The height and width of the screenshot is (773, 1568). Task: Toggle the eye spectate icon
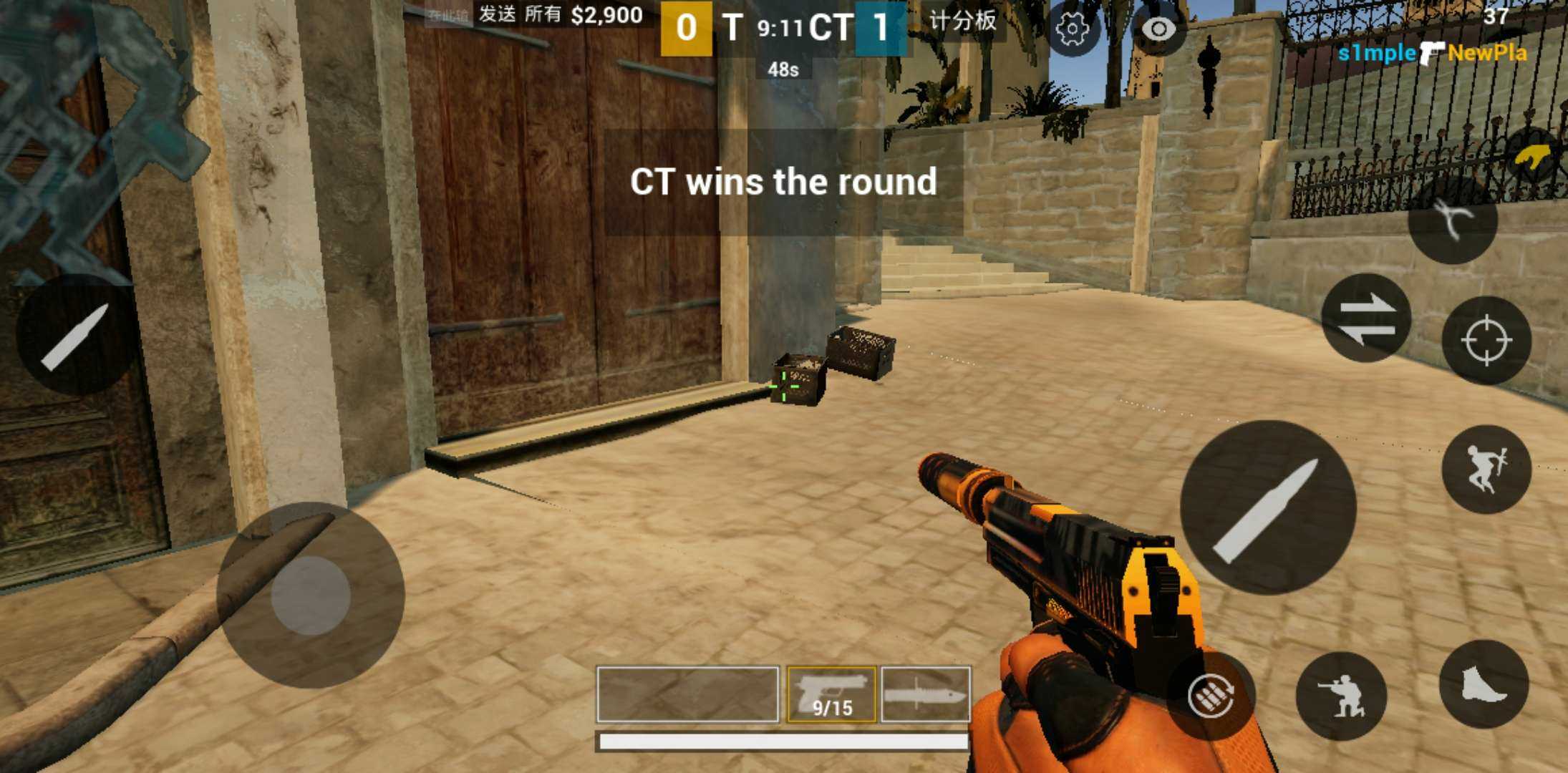pyautogui.click(x=1158, y=29)
